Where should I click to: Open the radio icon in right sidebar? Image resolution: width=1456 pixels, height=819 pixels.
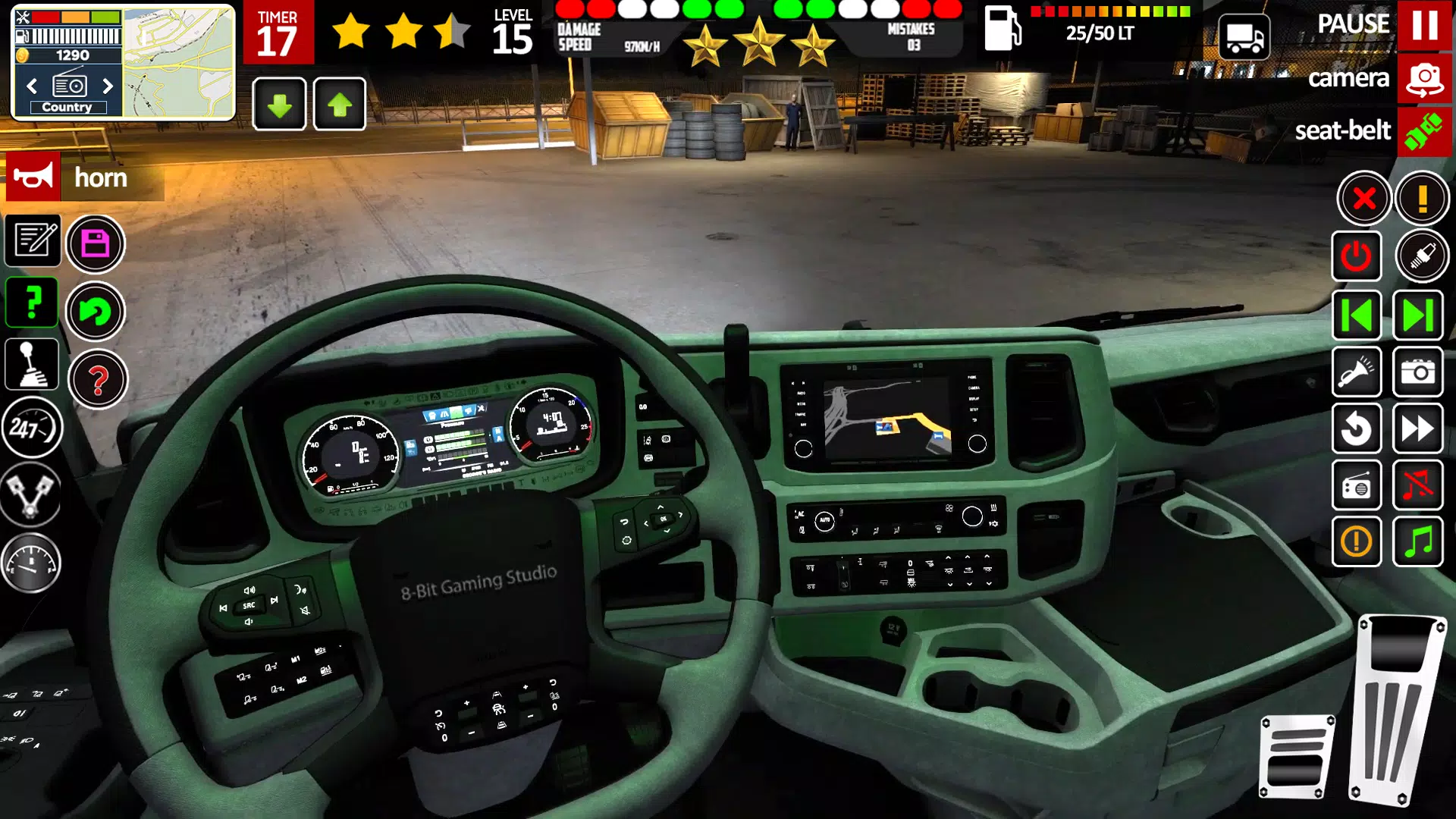pyautogui.click(x=1357, y=486)
